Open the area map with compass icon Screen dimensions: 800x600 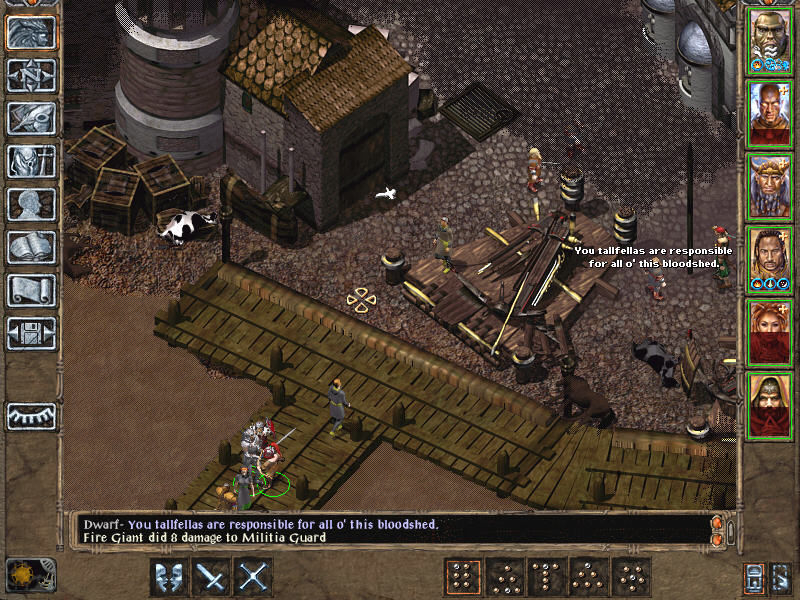pos(32,76)
